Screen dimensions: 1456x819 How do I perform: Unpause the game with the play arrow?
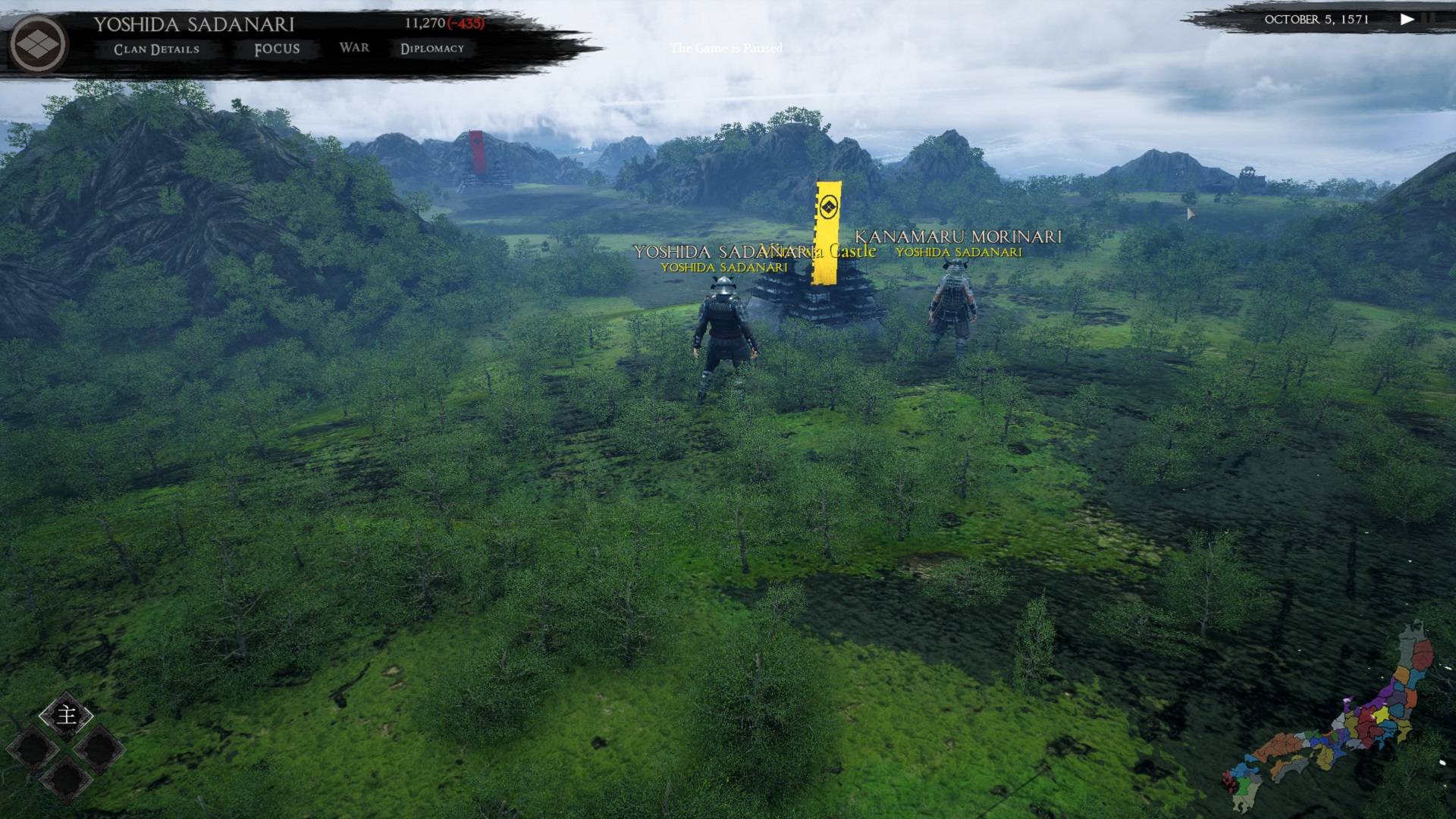click(x=1407, y=20)
